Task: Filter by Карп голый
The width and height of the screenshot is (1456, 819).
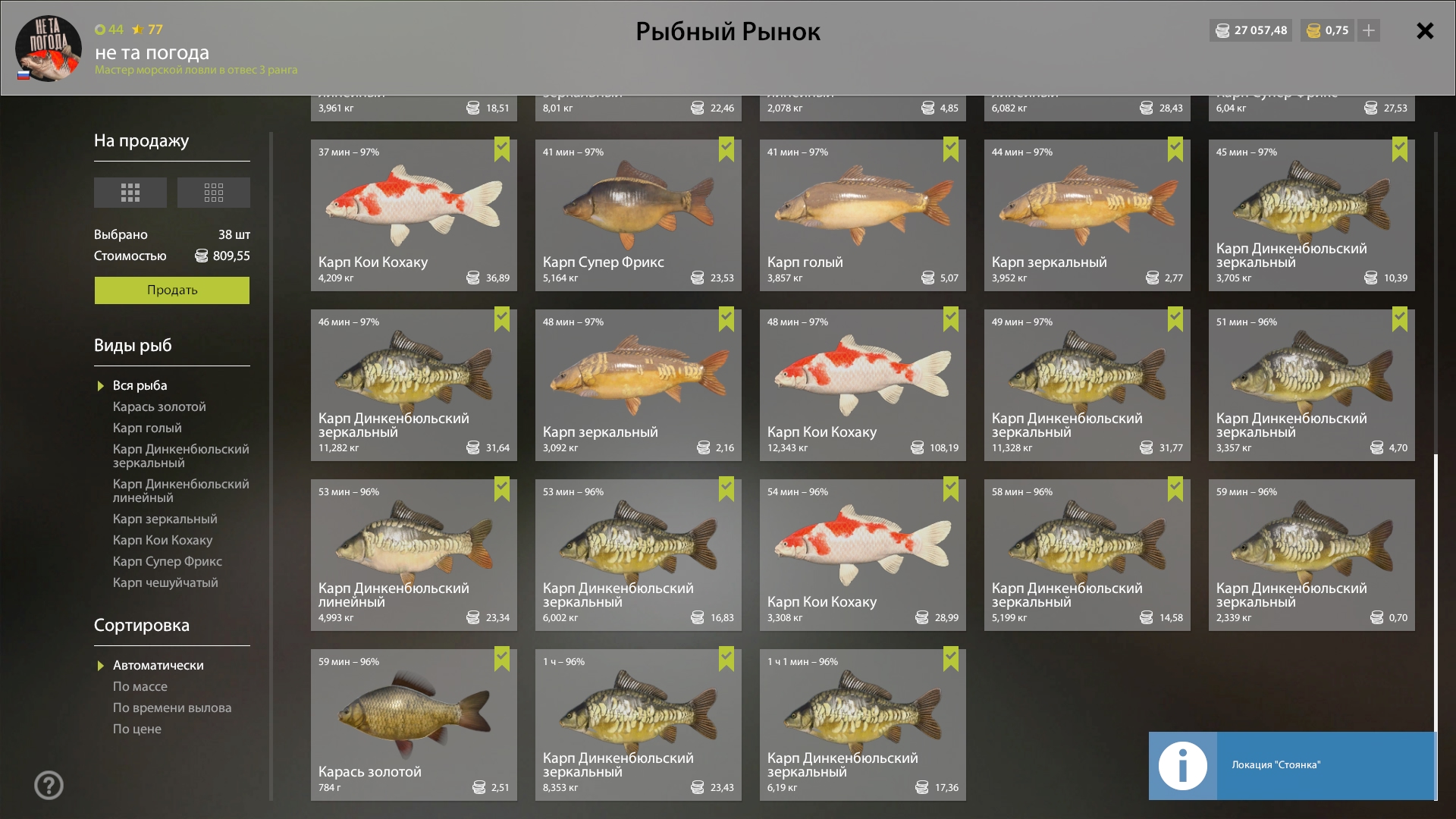Action: point(147,428)
